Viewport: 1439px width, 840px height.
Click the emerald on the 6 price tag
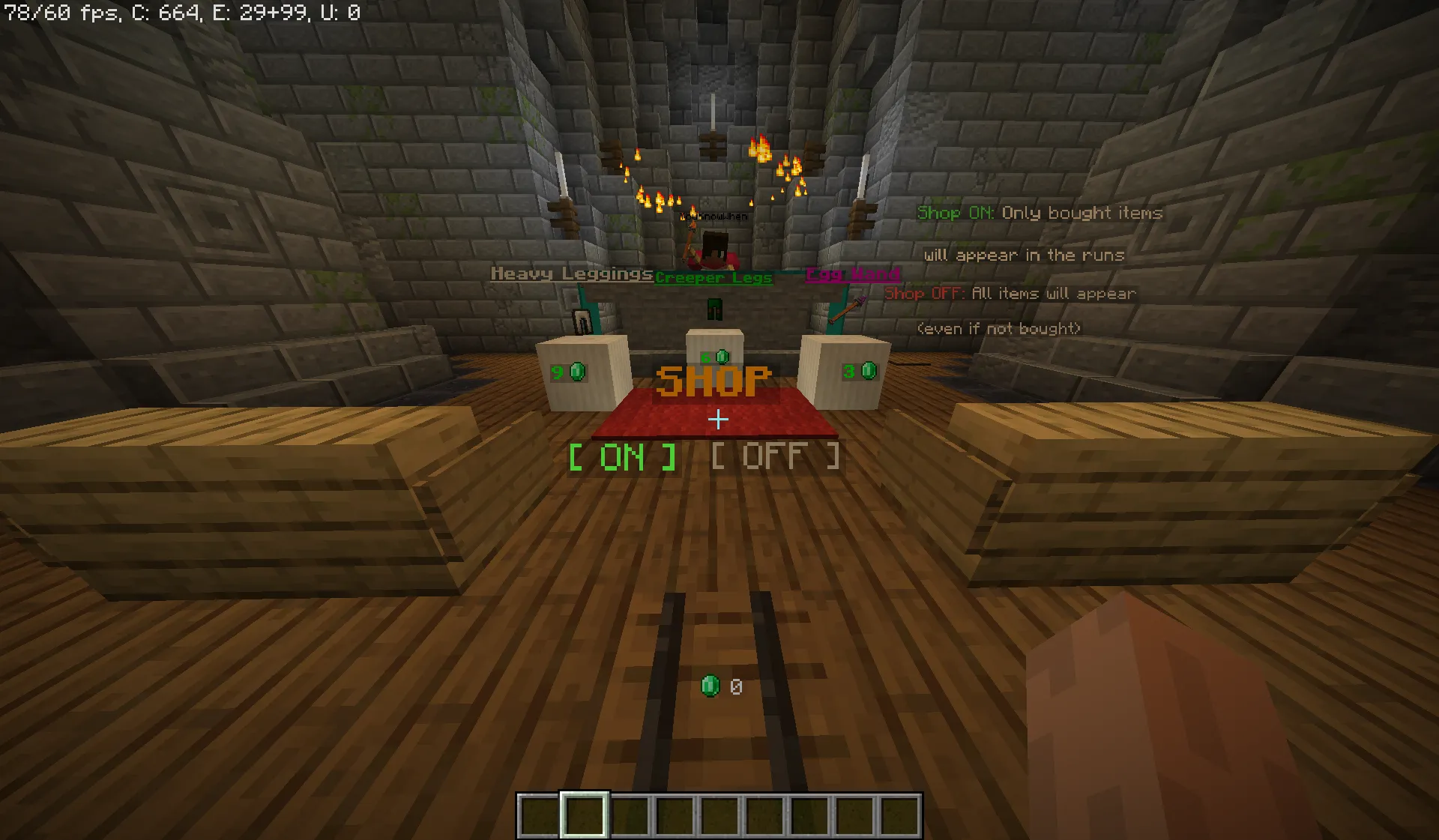[x=722, y=357]
